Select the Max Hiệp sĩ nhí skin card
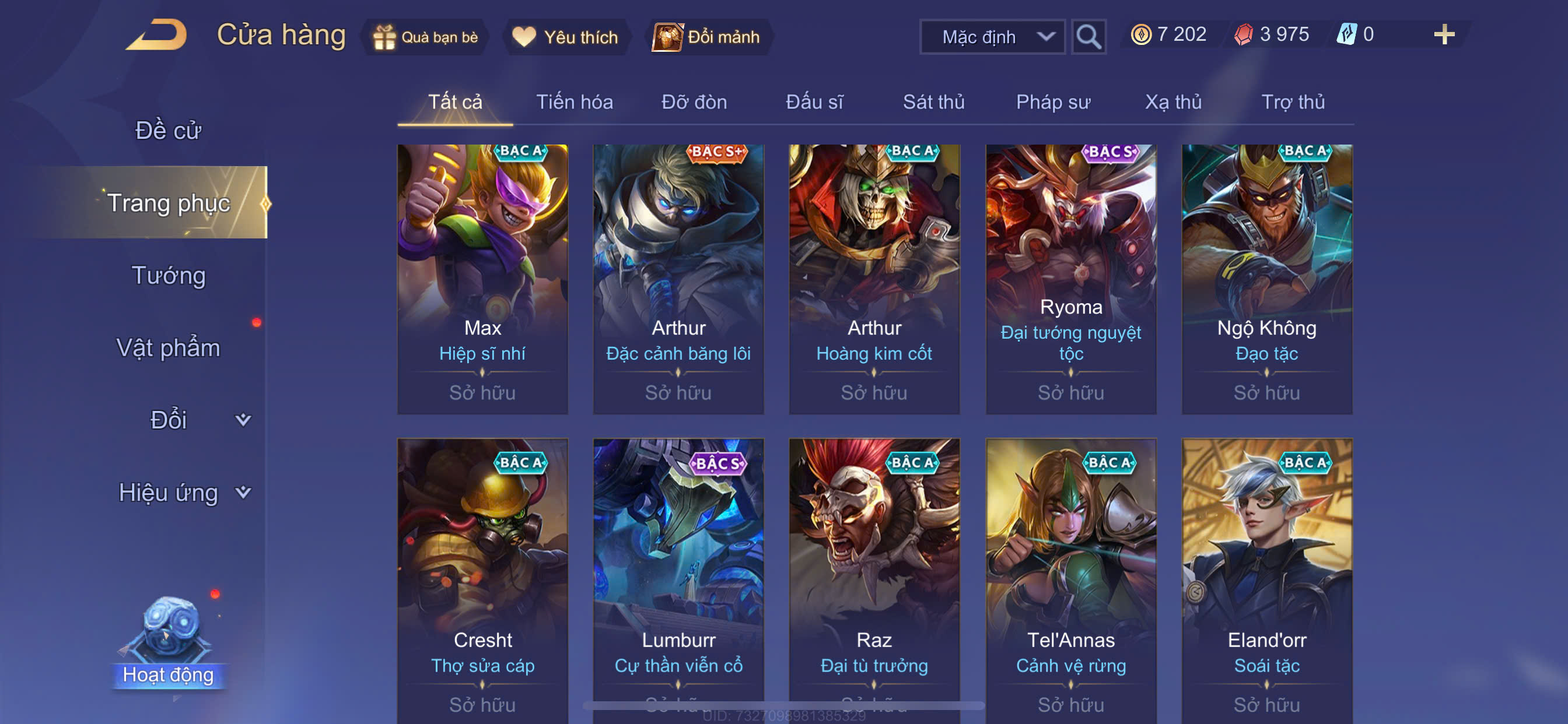 point(482,279)
